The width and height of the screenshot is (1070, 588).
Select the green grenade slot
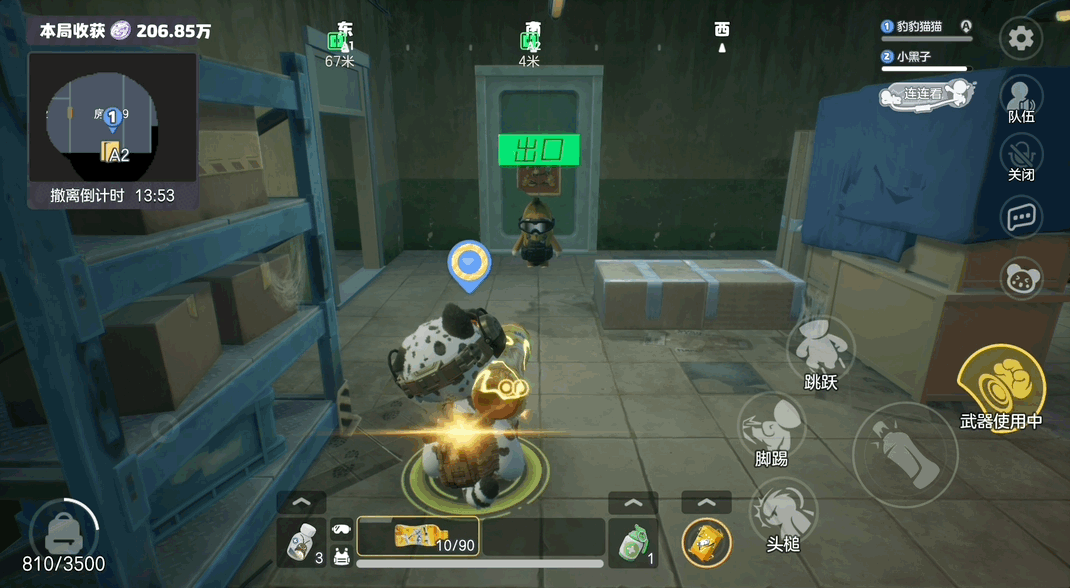click(633, 543)
